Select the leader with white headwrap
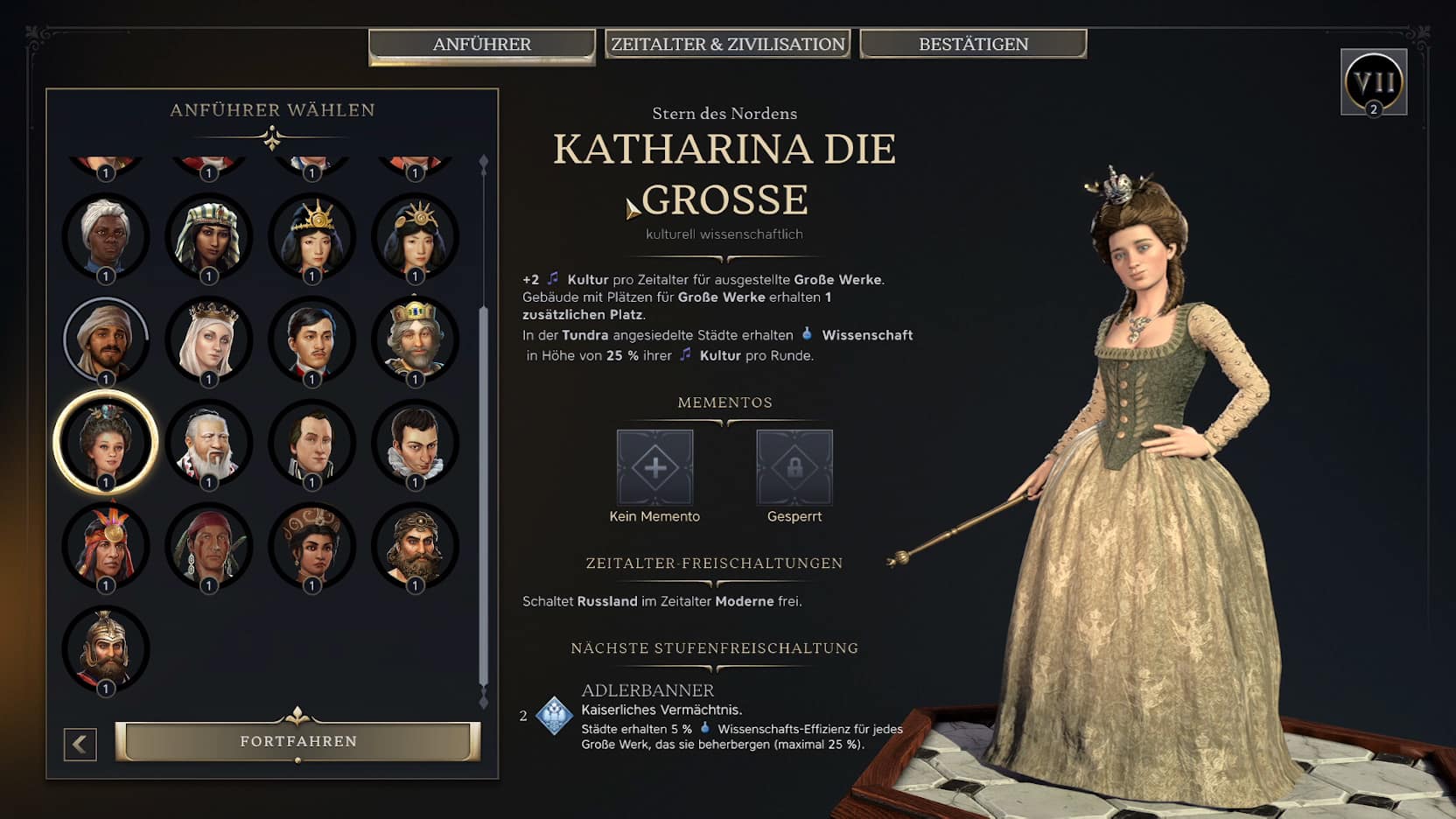Viewport: 1456px width, 819px height. pos(106,235)
